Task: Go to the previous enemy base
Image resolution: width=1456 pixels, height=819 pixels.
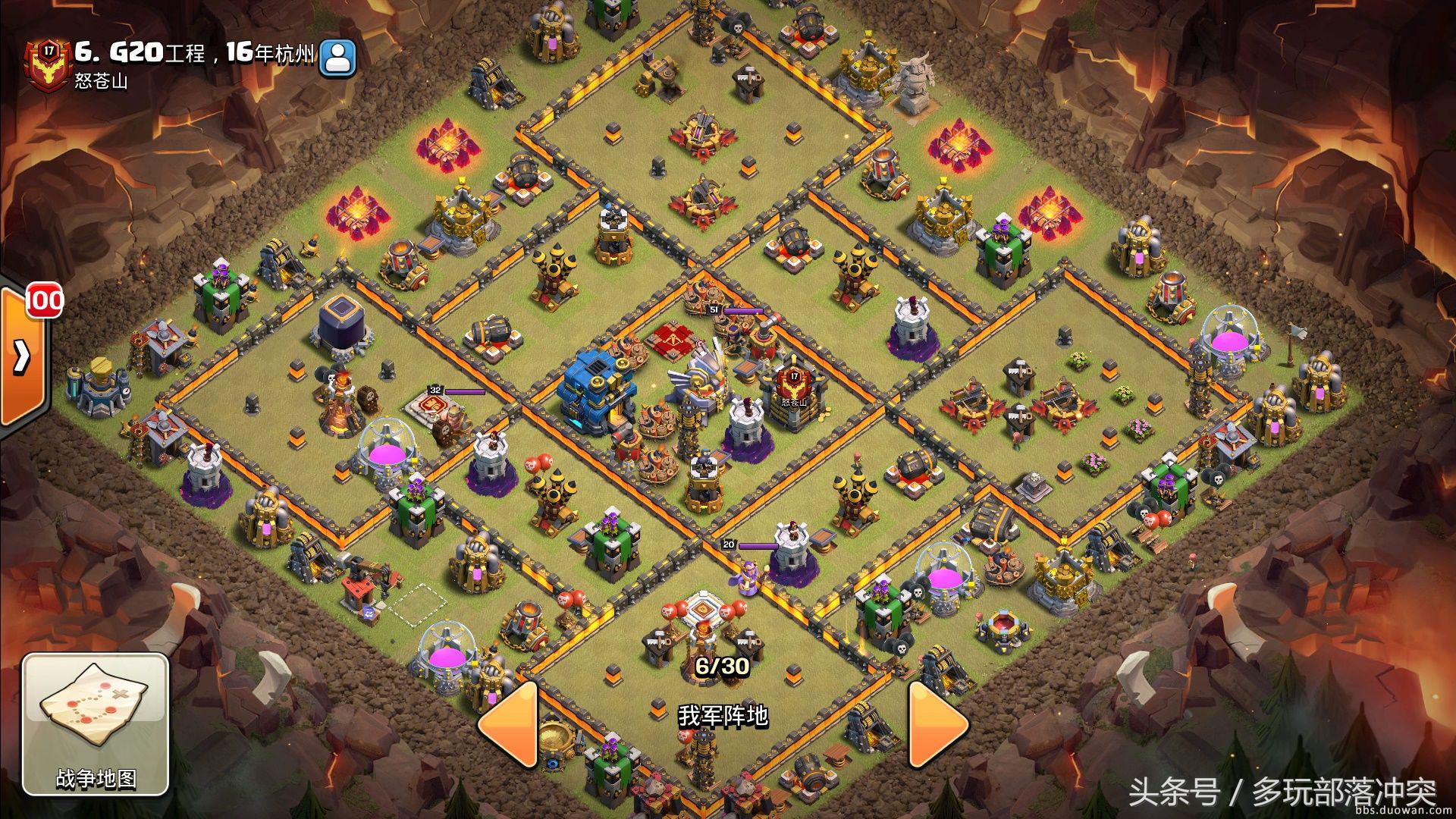Action: [x=509, y=723]
